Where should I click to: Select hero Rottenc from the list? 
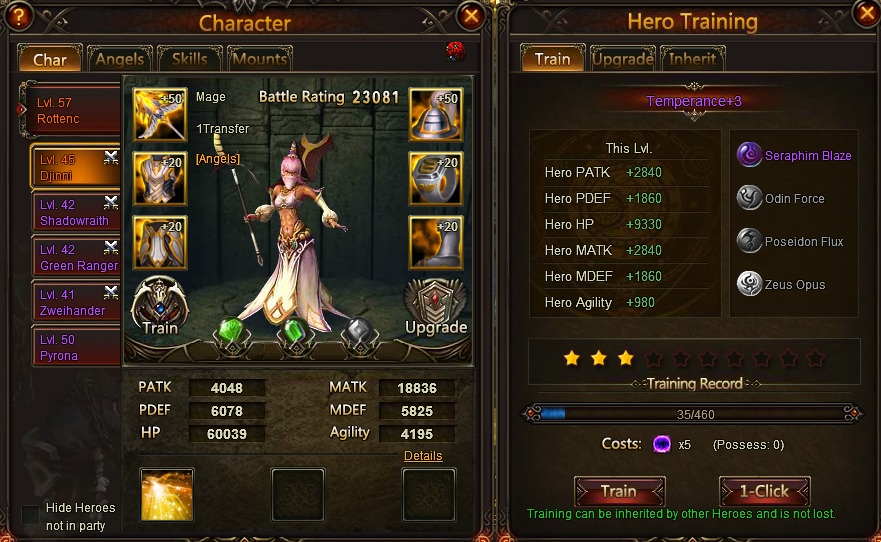(70, 111)
